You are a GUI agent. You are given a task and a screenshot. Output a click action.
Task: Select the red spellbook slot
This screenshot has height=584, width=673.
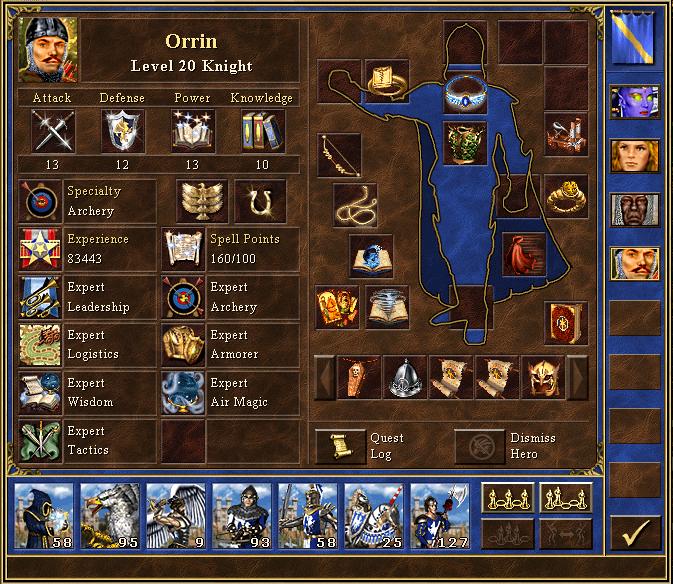tap(565, 324)
